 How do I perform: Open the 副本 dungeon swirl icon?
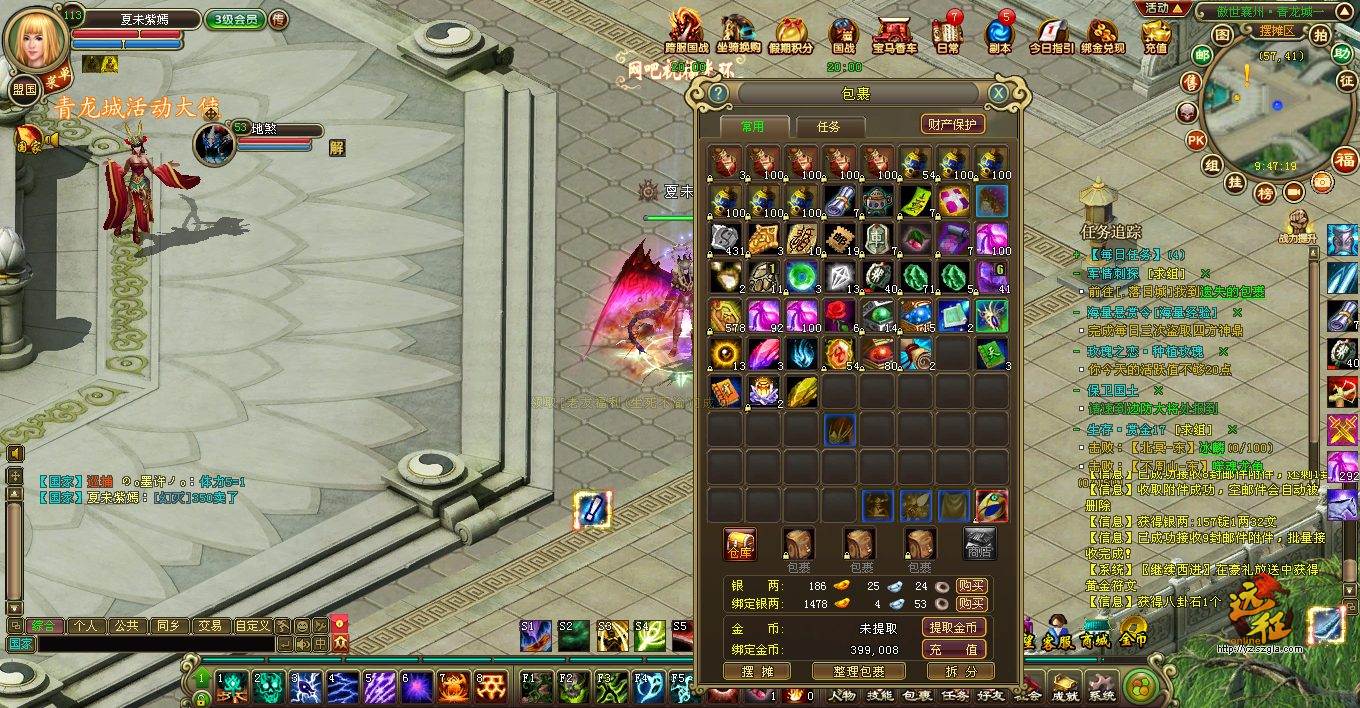(x=999, y=34)
